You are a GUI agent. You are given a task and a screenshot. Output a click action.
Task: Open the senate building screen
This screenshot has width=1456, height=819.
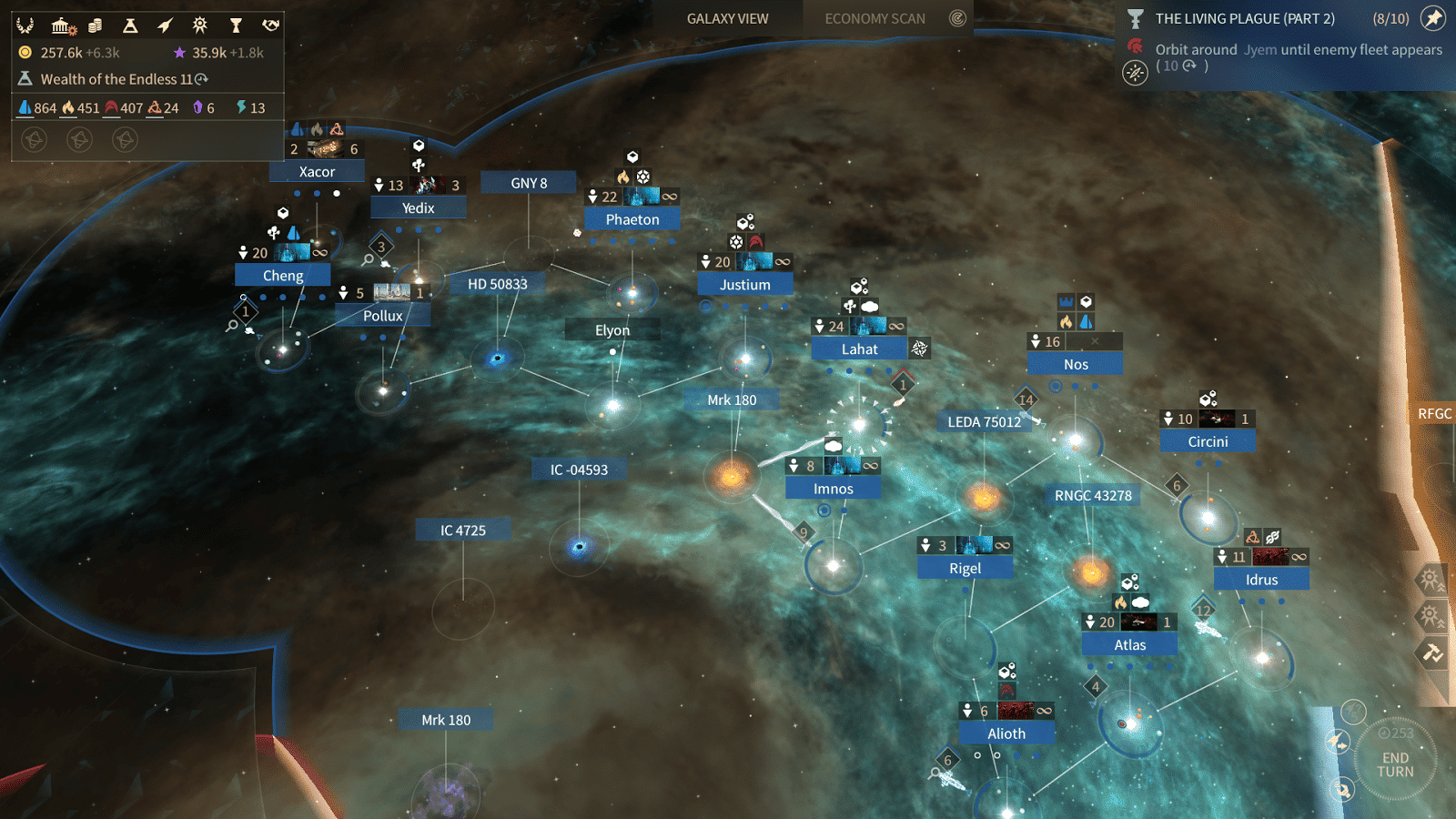pyautogui.click(x=62, y=25)
